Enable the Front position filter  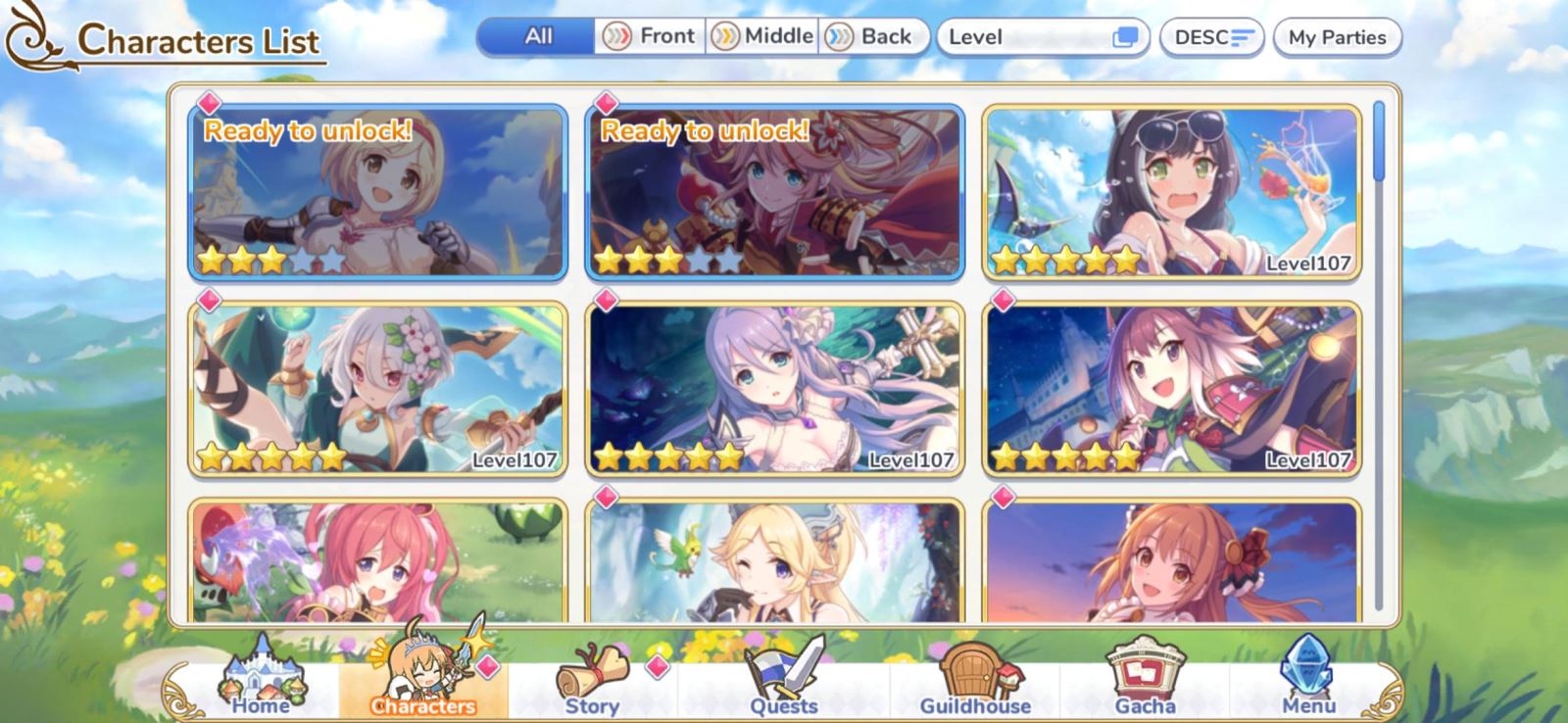tap(651, 35)
